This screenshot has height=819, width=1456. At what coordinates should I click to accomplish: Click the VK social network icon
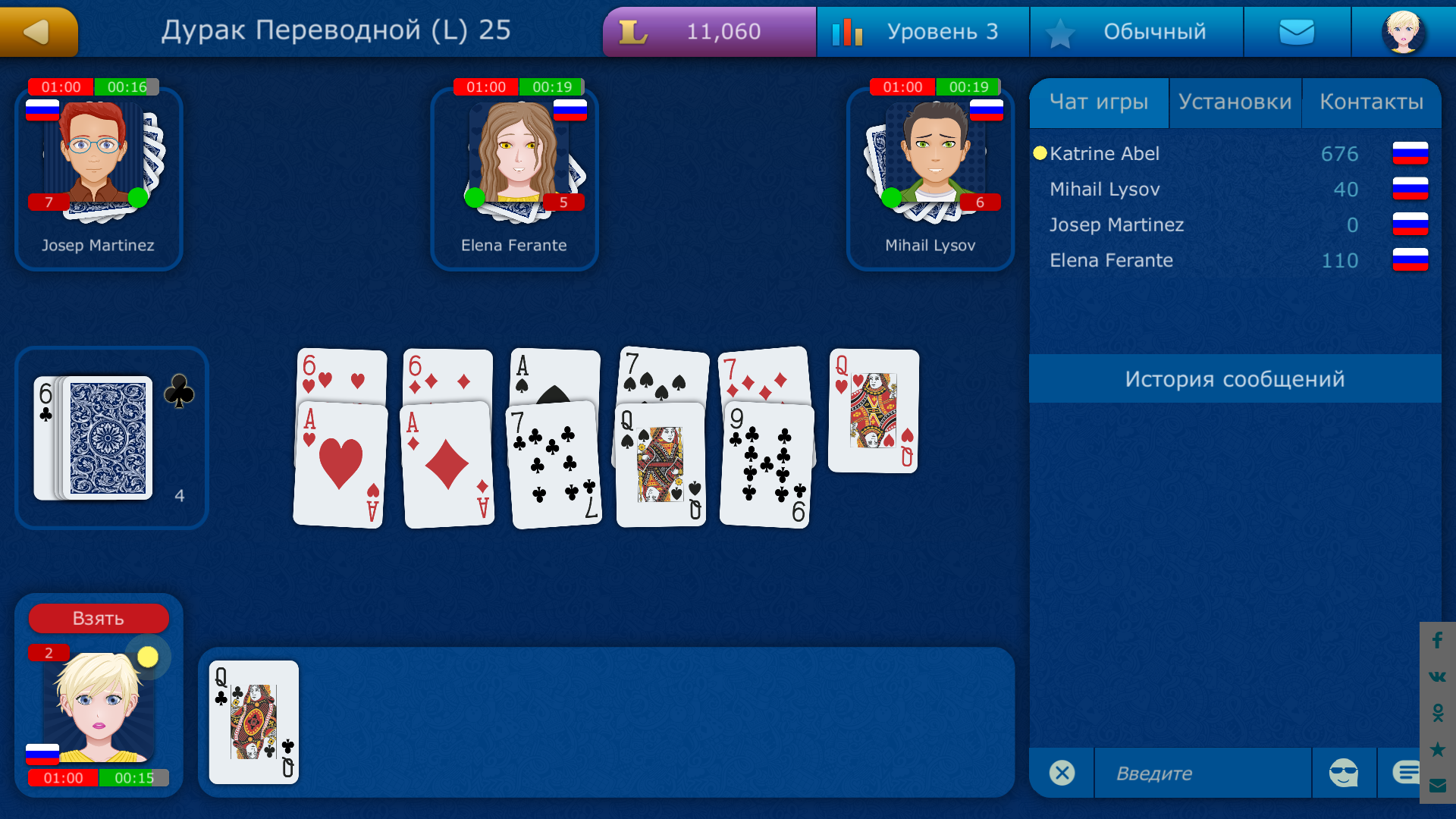(x=1437, y=677)
